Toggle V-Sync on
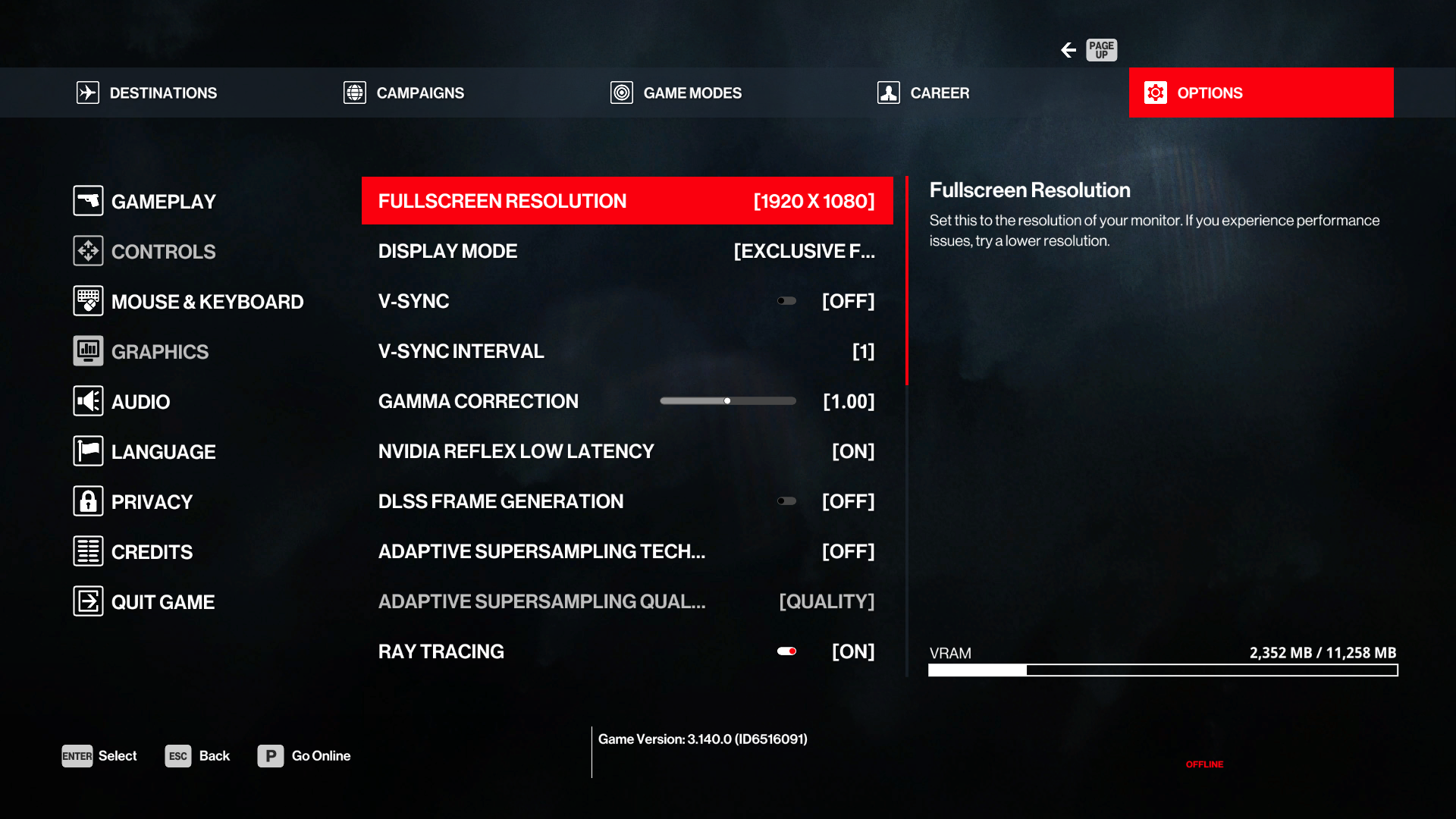The width and height of the screenshot is (1456, 819). tap(786, 301)
